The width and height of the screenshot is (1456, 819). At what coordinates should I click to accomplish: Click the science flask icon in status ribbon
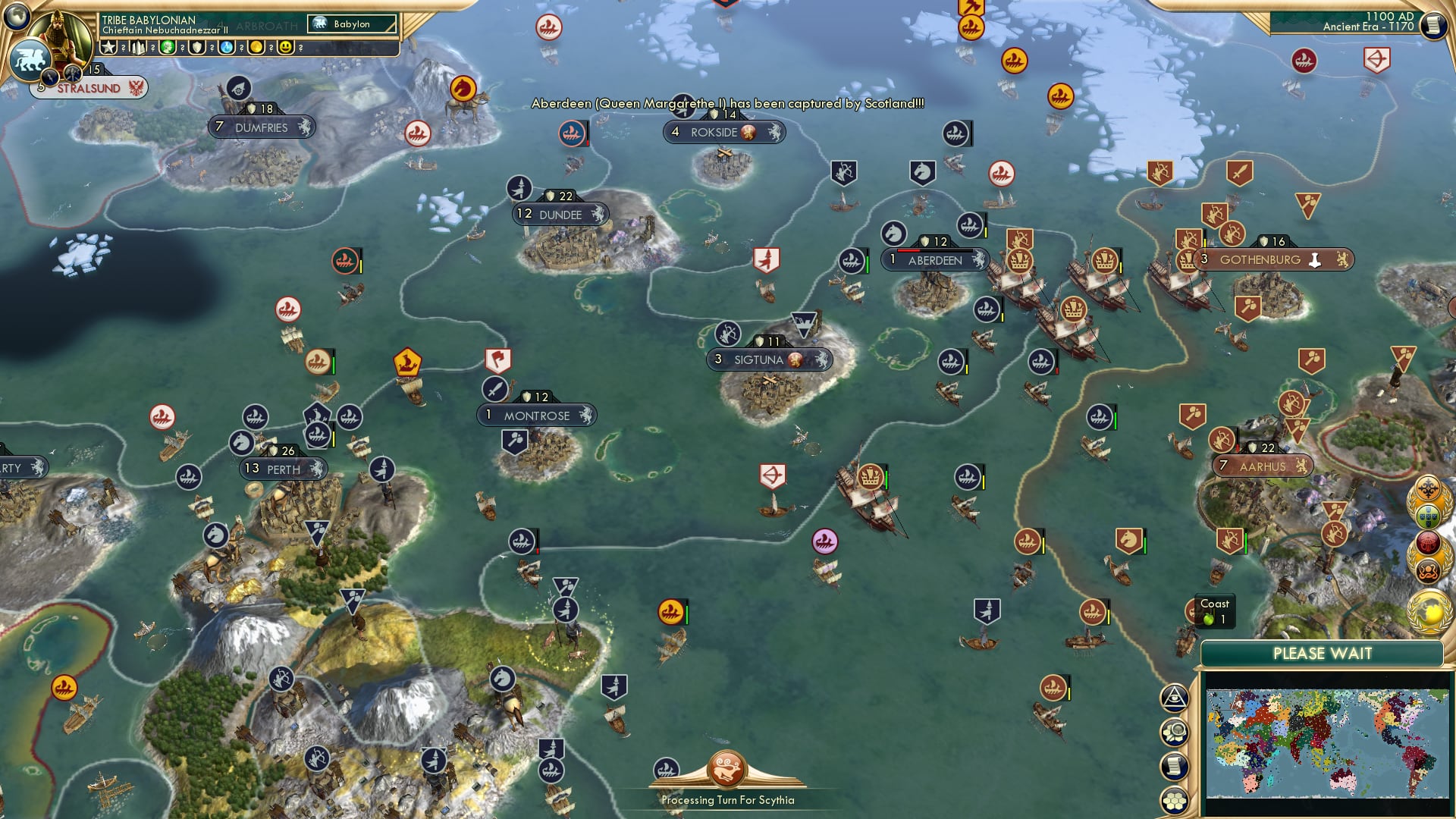coord(226,47)
